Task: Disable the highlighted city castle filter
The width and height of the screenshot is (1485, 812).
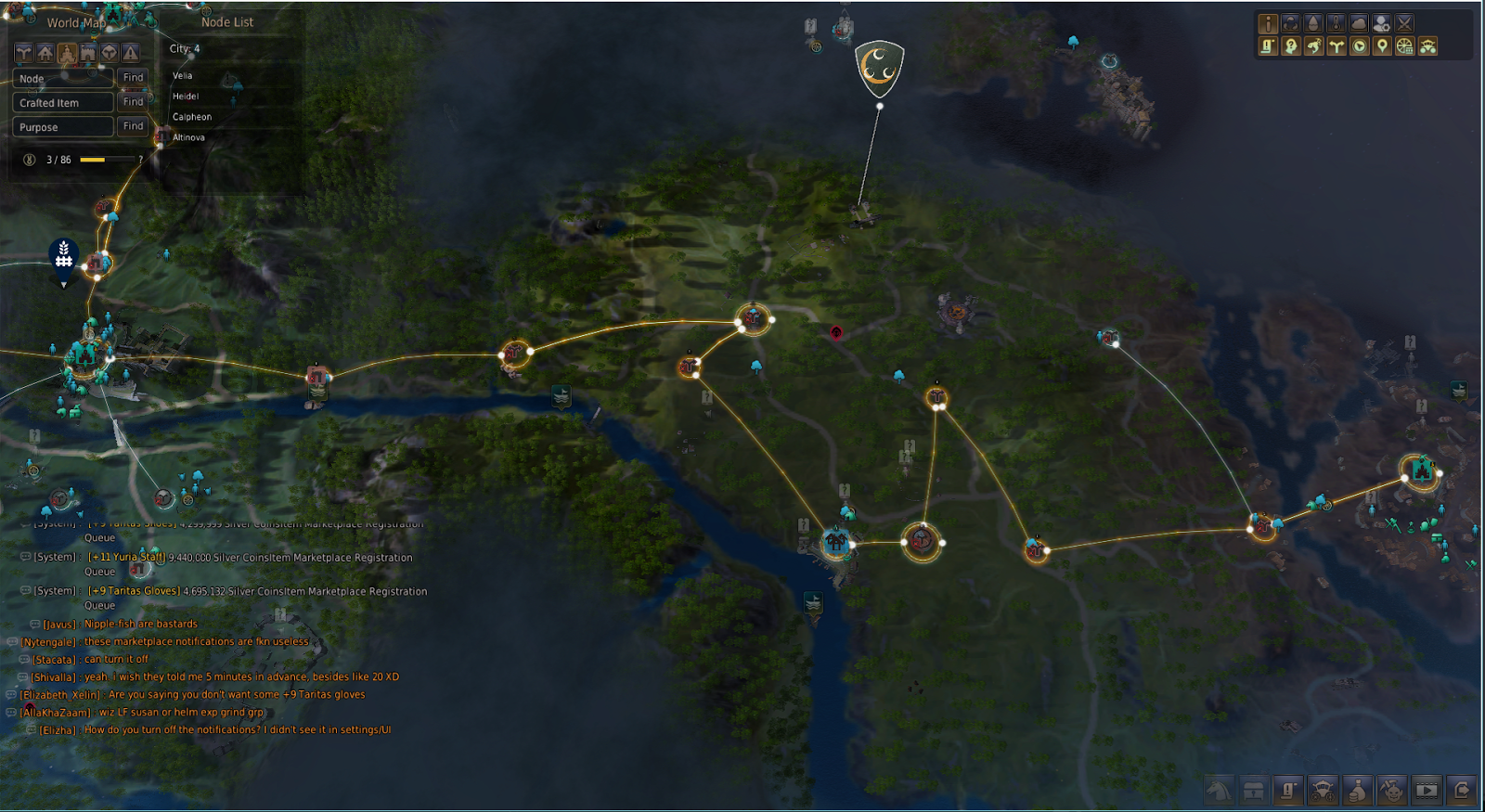Action: click(66, 53)
